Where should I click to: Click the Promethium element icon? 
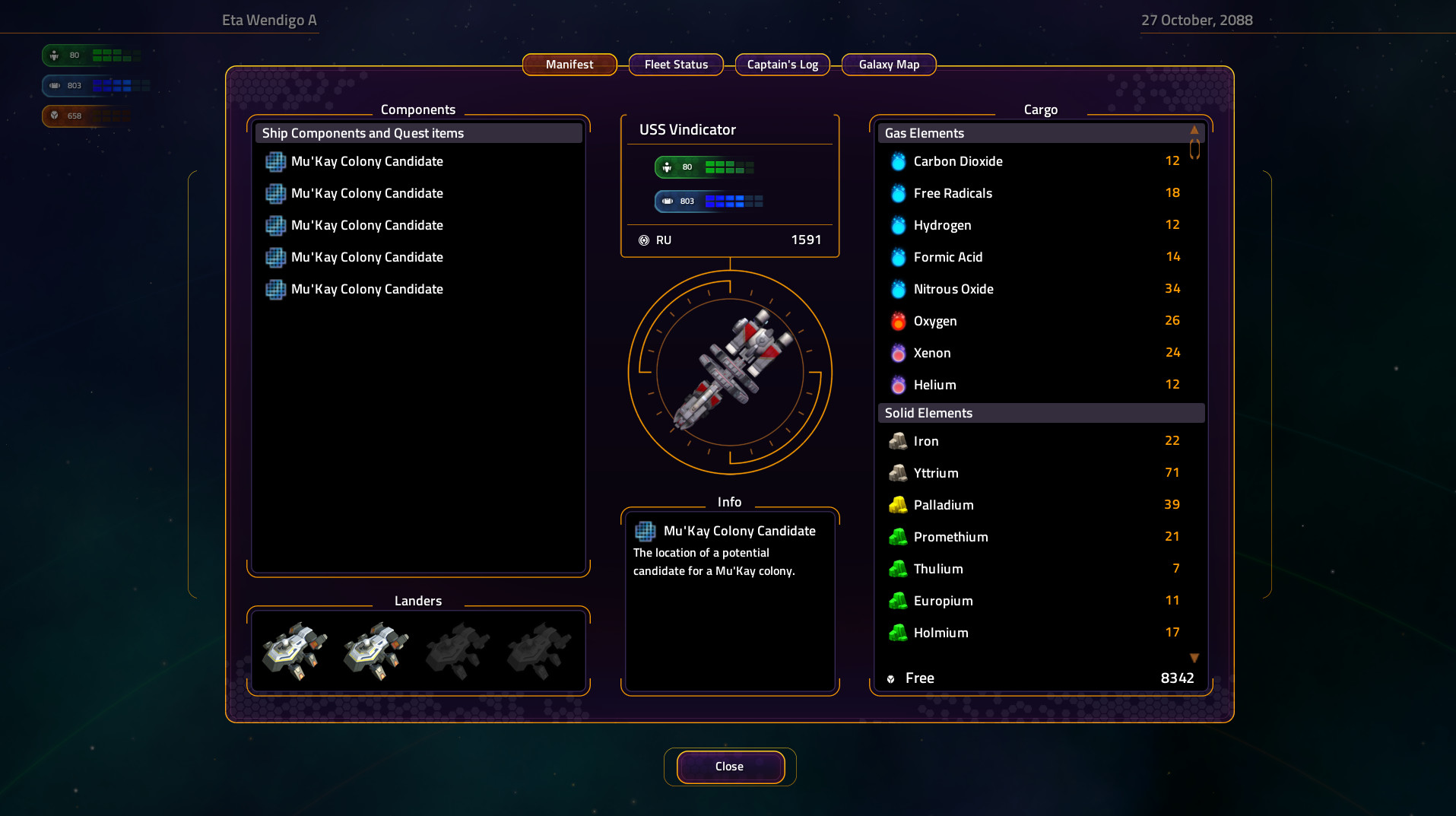tap(898, 537)
